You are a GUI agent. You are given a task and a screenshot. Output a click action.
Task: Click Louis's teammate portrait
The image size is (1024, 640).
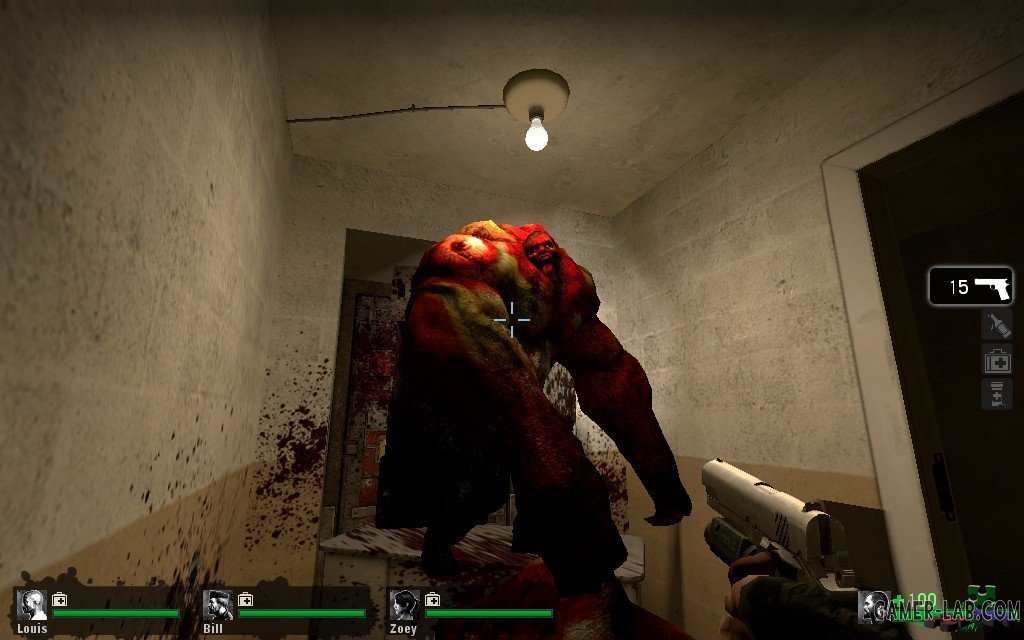point(32,606)
